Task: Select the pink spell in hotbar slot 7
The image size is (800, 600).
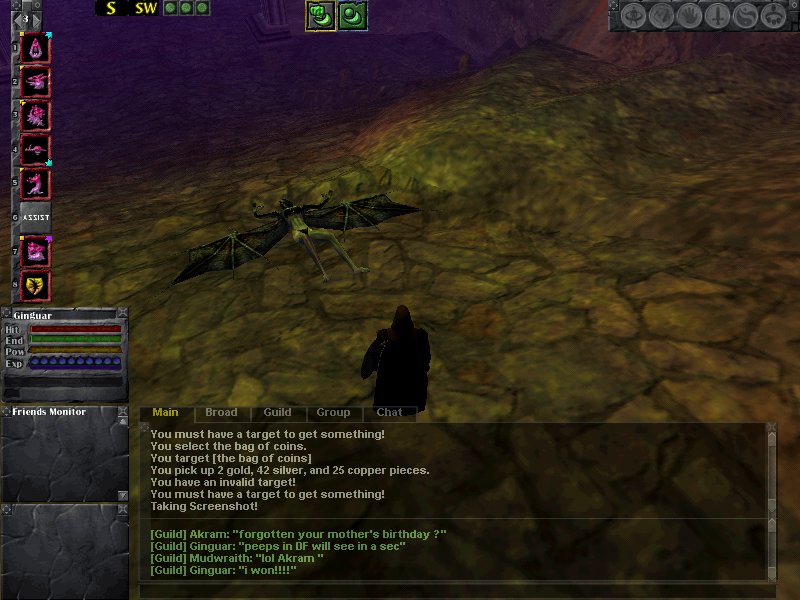Action: tap(36, 252)
